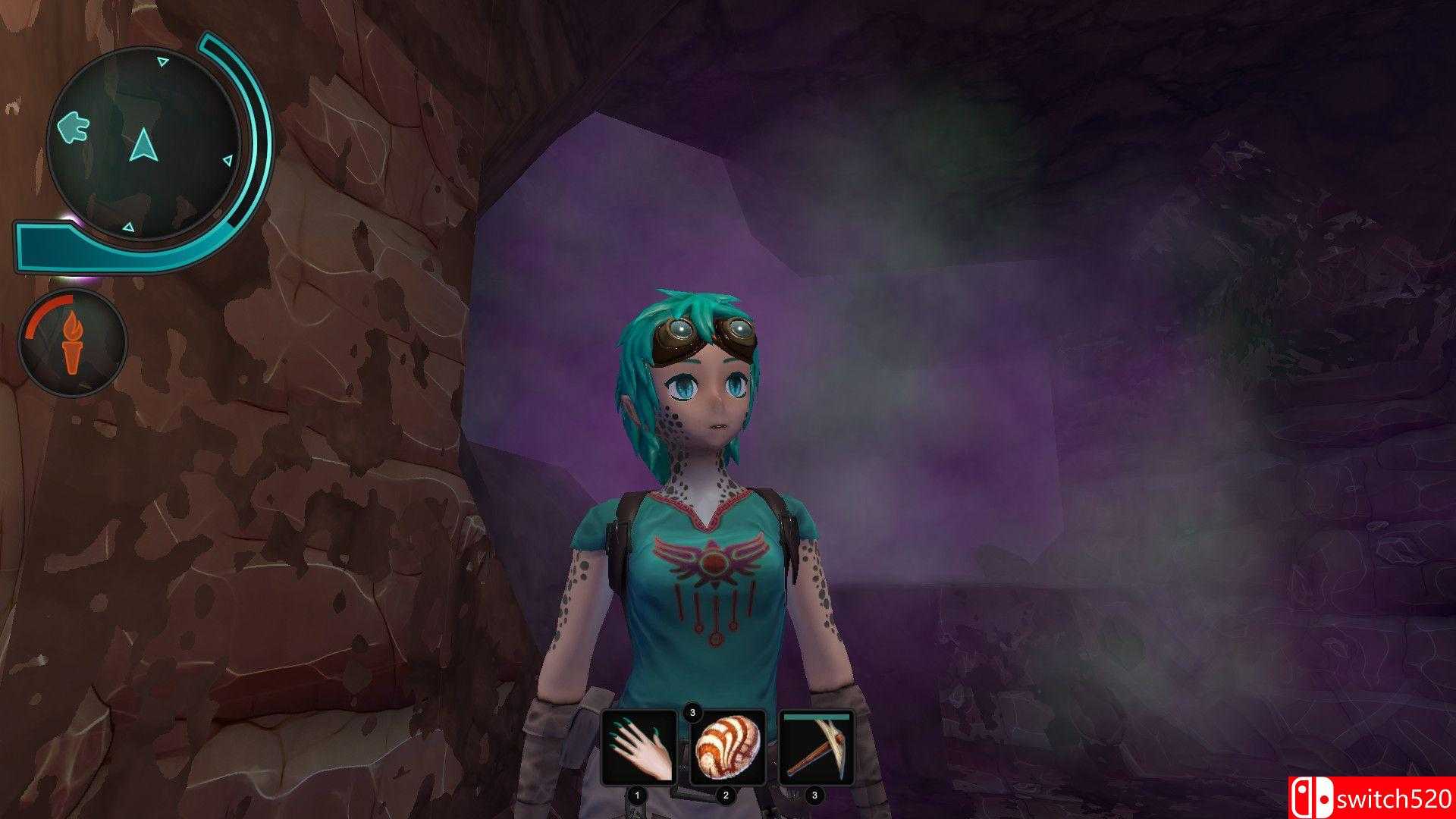Select the snail shell in hotbar slot 2
This screenshot has height=819, width=1456.
(x=727, y=748)
